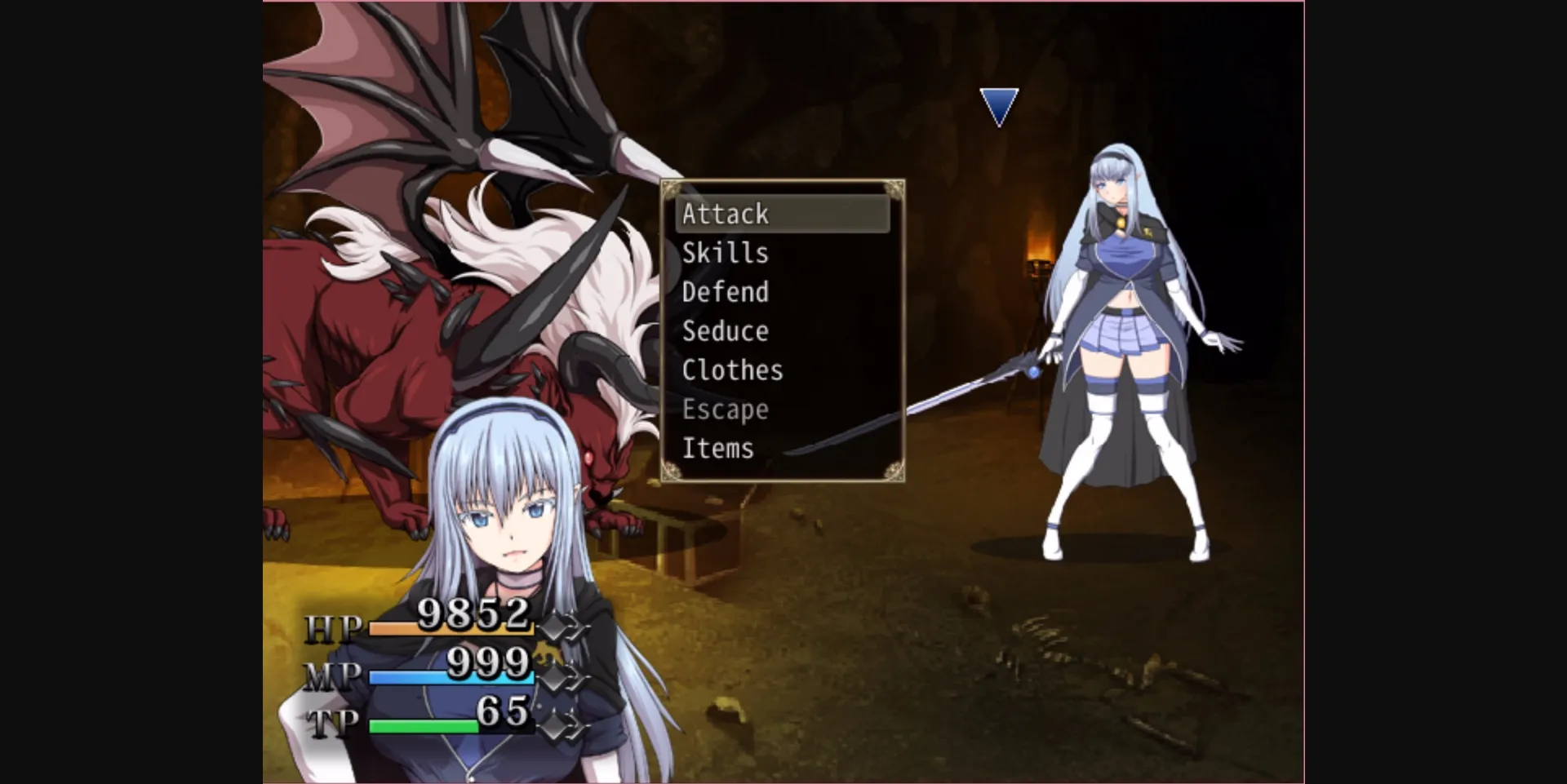This screenshot has width=1567, height=784.
Task: Open the Skills menu
Action: 725,253
